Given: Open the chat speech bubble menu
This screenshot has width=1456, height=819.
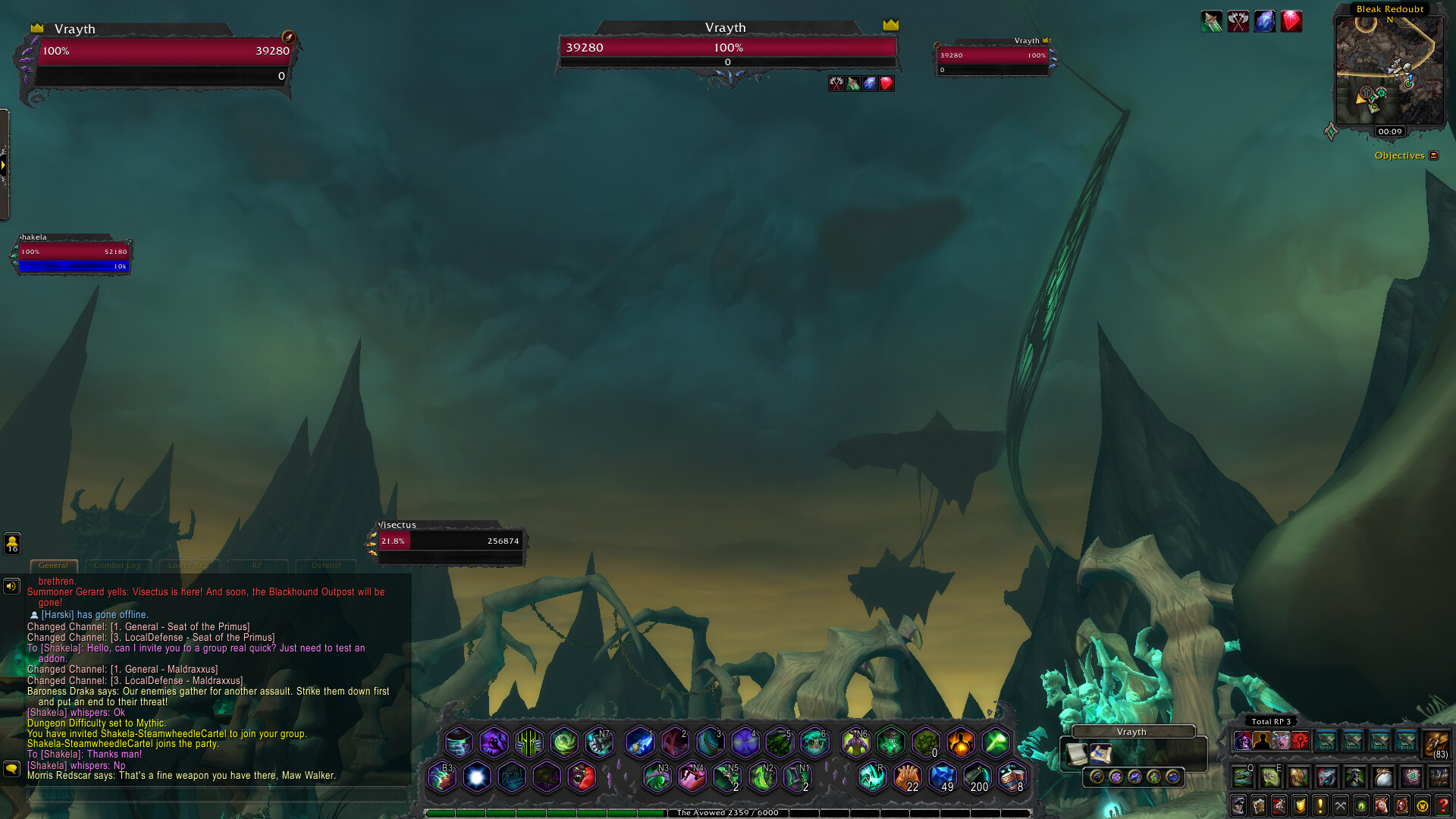Looking at the screenshot, I should coord(11,769).
